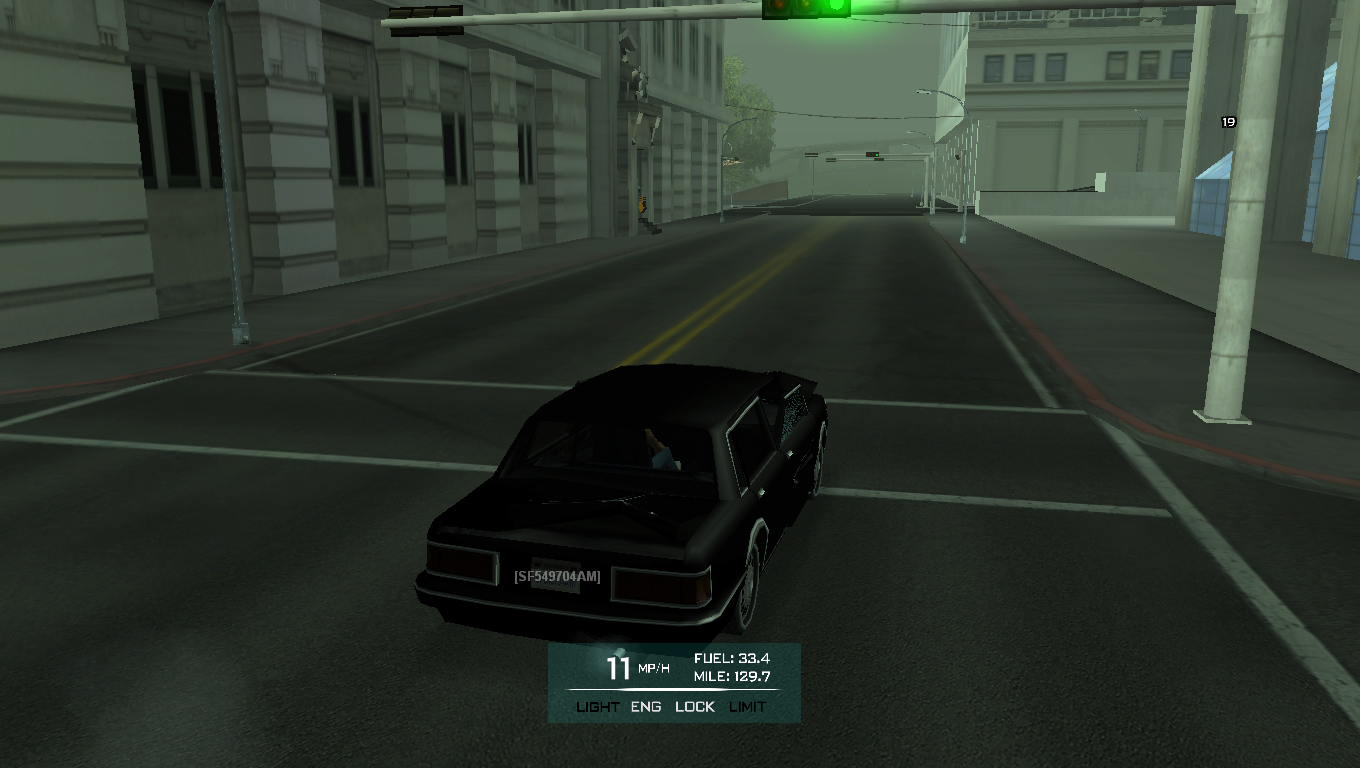1360x768 pixels.
Task: Toggle the LOCK vehicle indicator
Action: coord(695,706)
